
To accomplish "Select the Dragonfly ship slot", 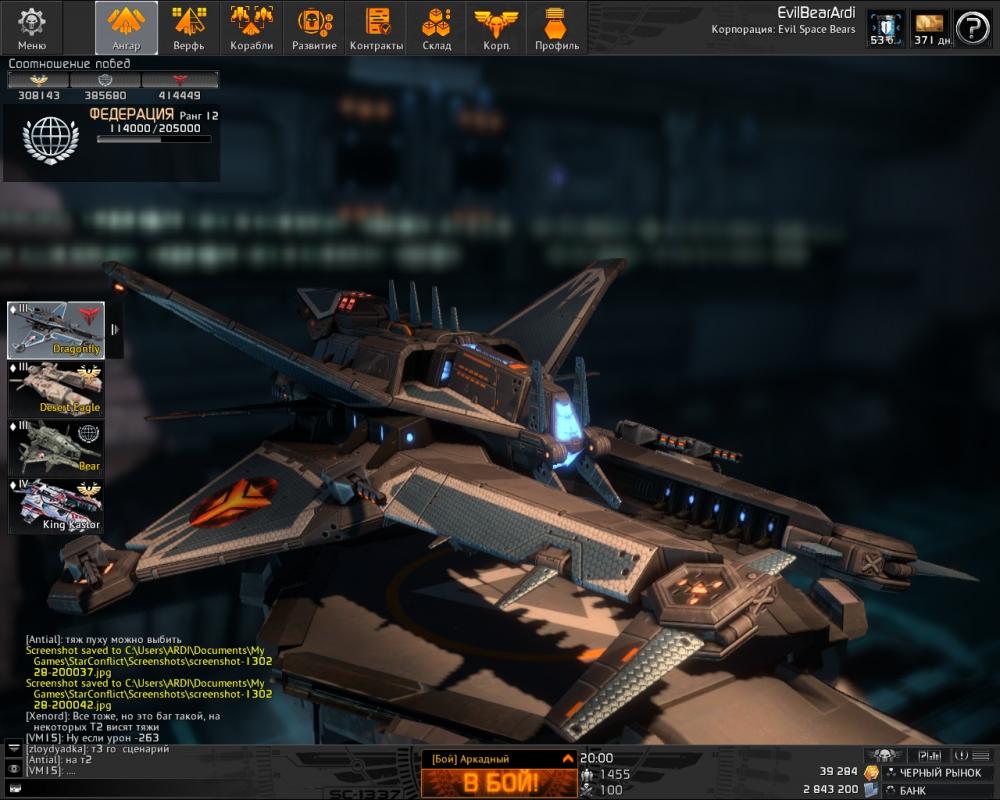I will pyautogui.click(x=56, y=330).
